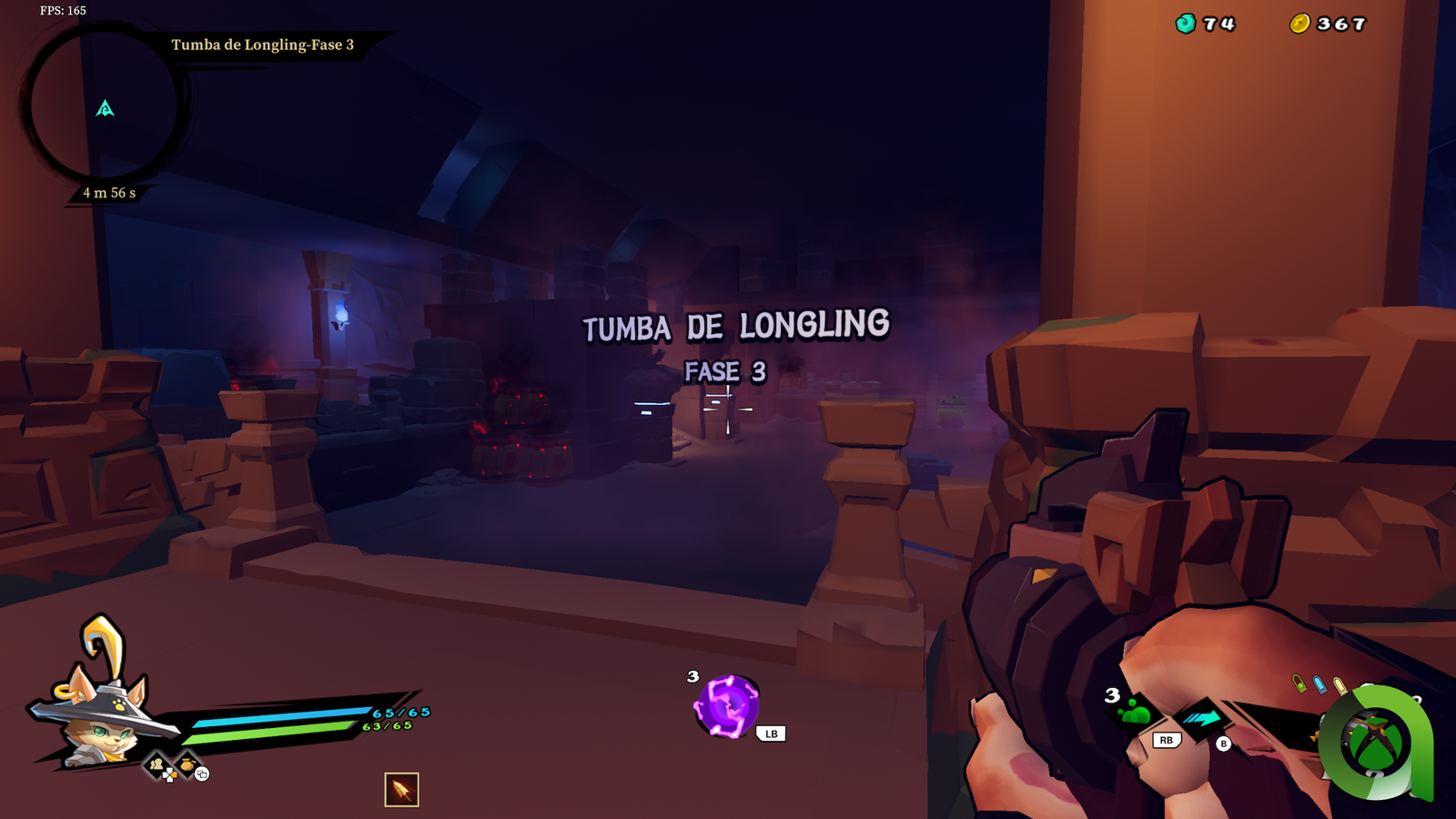Screen dimensions: 1456x819
Task: Use the green smoke grenade ability
Action: click(1137, 713)
